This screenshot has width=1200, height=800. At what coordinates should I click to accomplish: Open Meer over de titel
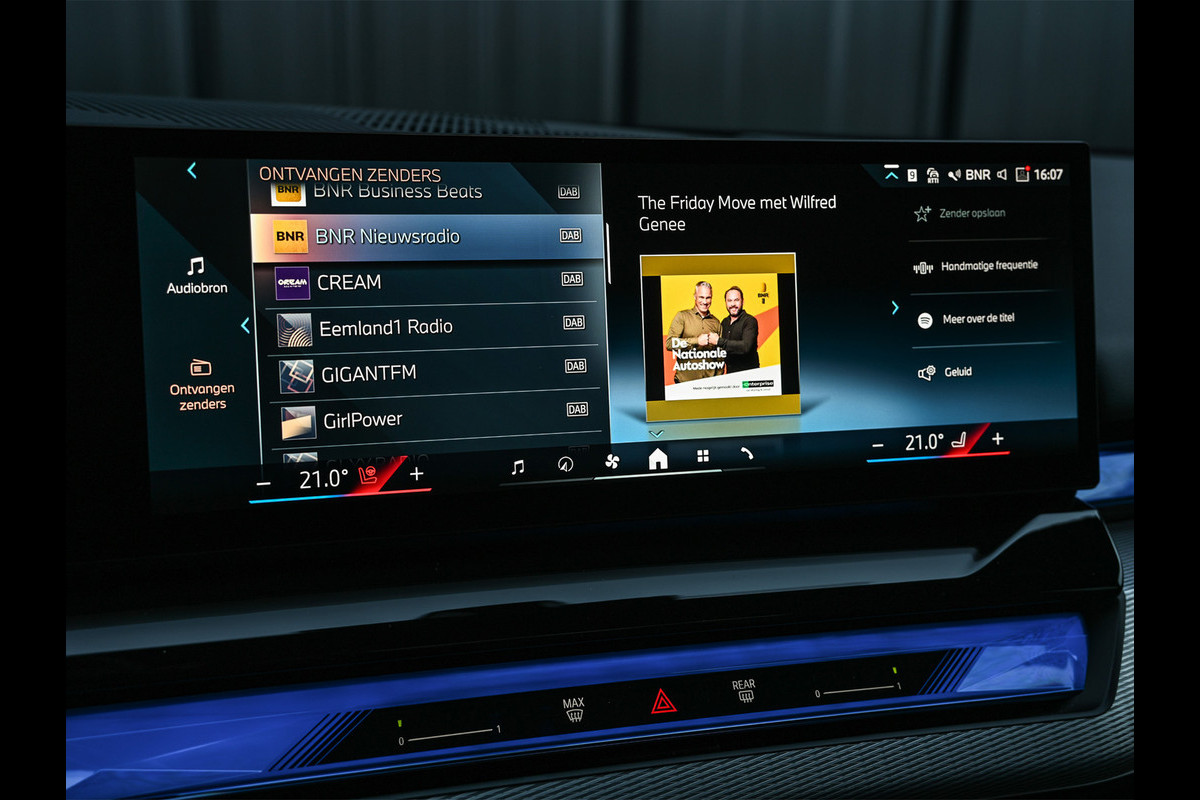click(x=977, y=319)
